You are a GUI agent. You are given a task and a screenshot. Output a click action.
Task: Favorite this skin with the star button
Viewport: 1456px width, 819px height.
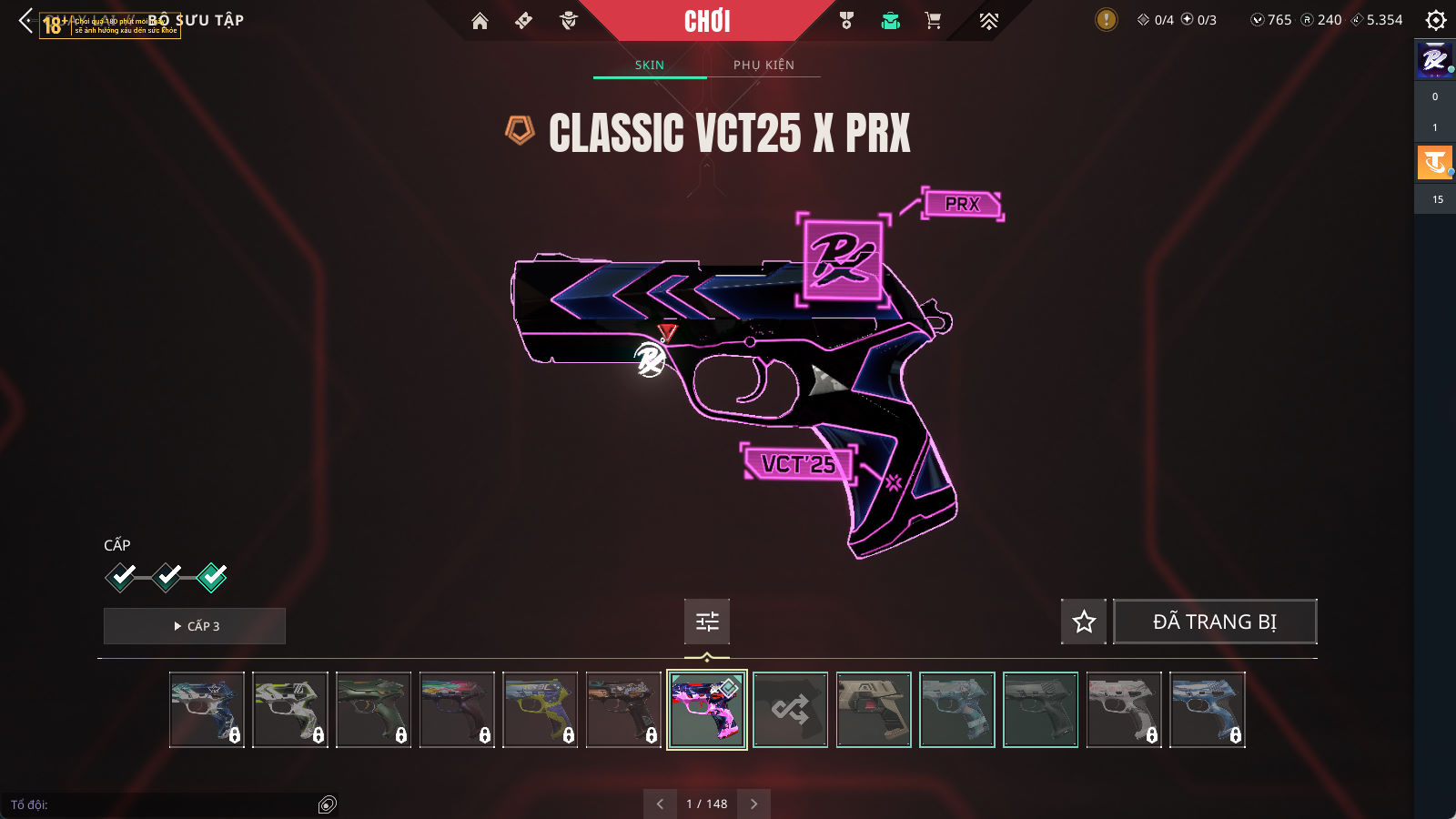tap(1084, 622)
